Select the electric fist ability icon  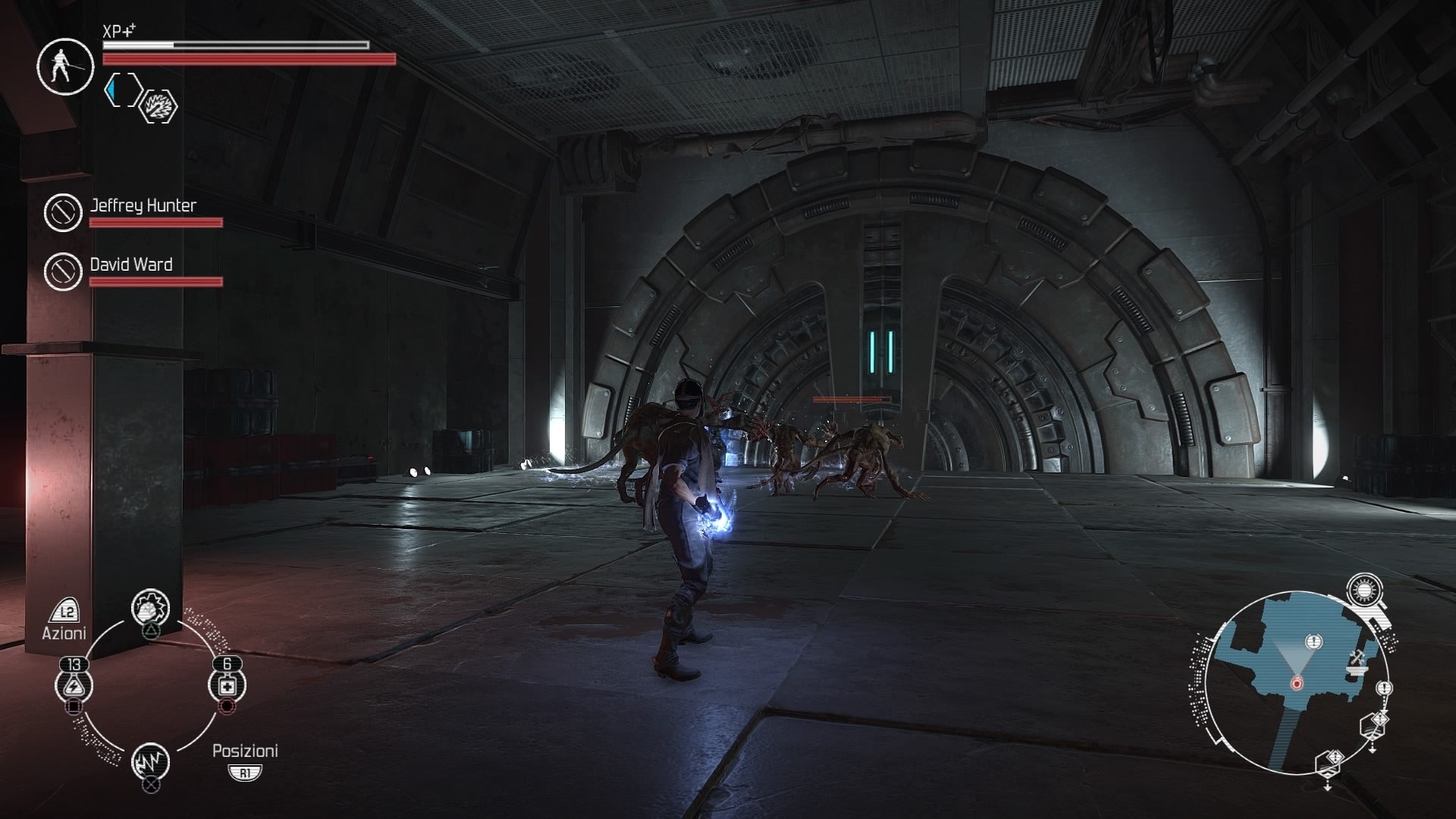click(x=150, y=607)
